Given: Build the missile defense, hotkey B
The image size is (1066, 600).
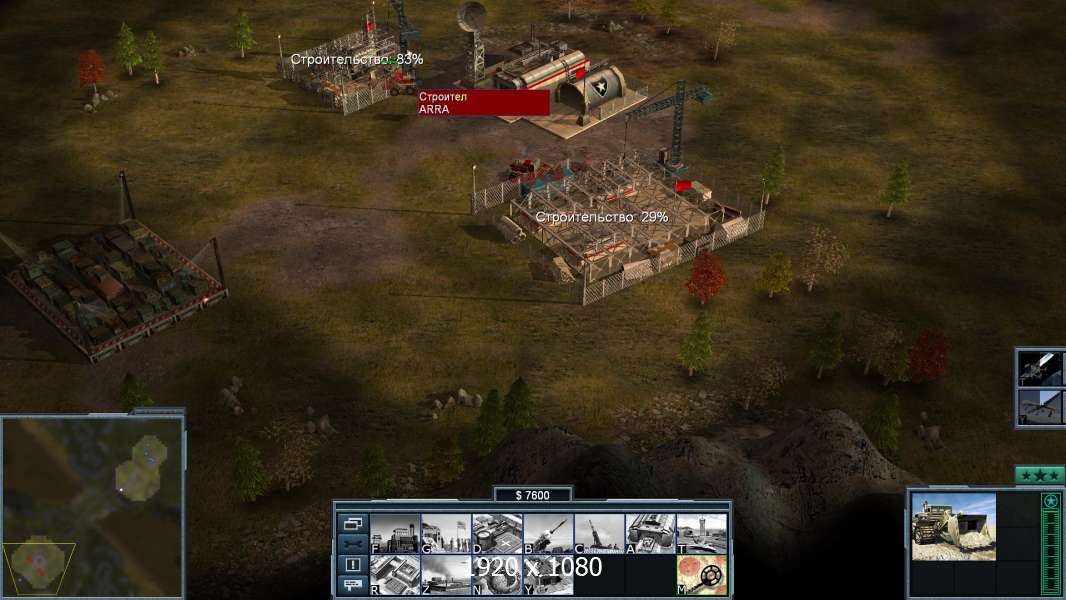Looking at the screenshot, I should click(548, 534).
